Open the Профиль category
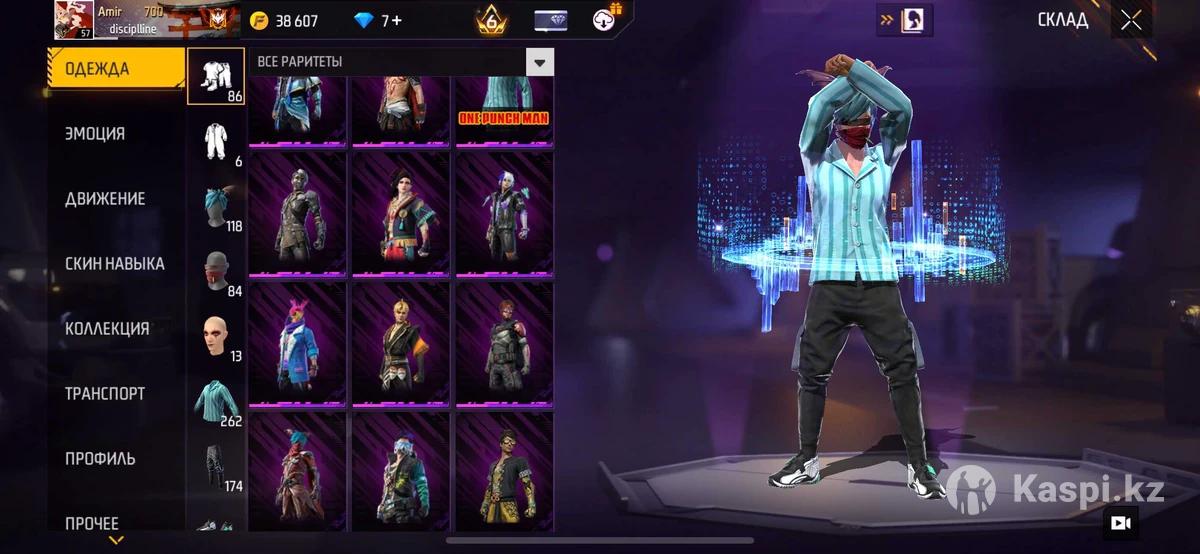This screenshot has height=554, width=1200. pyautogui.click(x=100, y=459)
